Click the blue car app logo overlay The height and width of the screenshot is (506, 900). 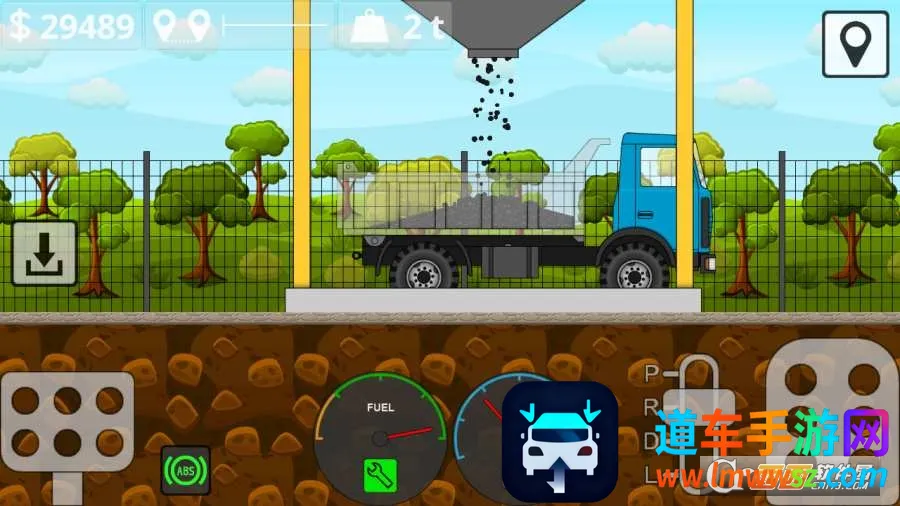click(559, 442)
